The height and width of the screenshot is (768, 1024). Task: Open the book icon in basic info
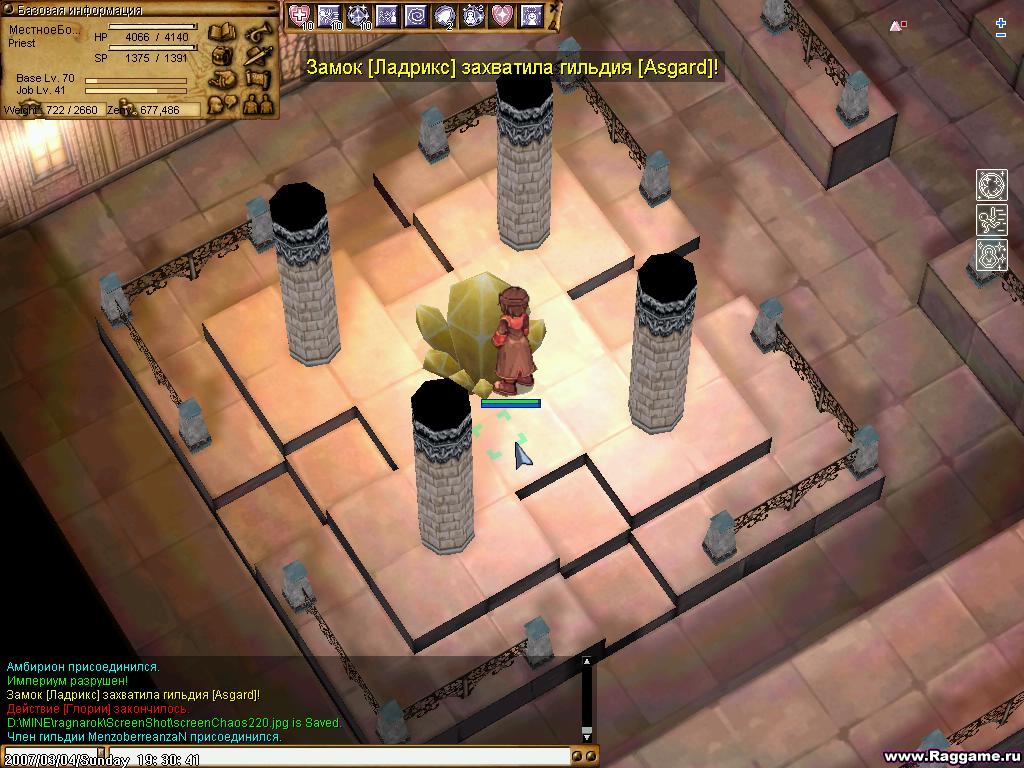[x=221, y=33]
